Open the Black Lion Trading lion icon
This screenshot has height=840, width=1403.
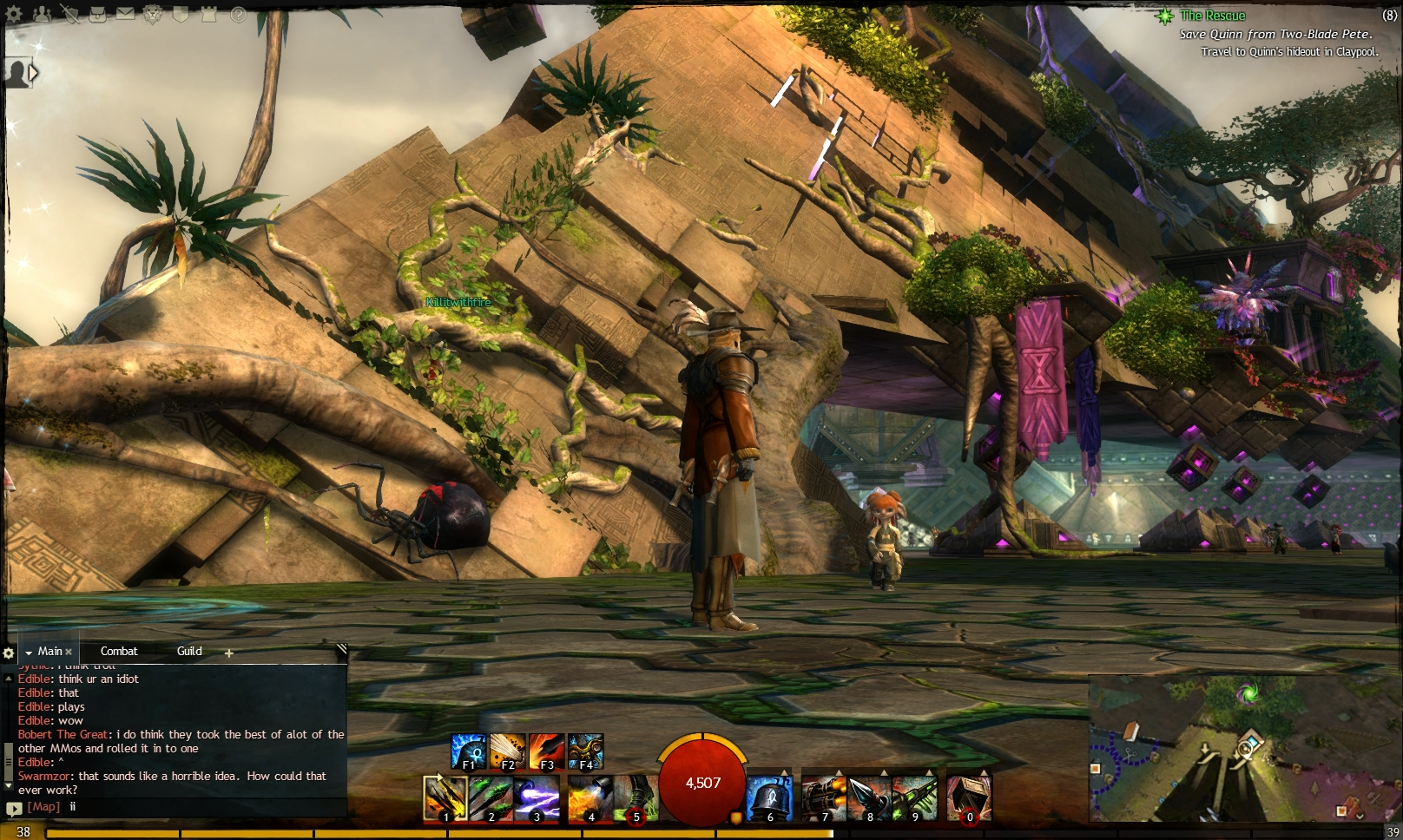point(153,15)
